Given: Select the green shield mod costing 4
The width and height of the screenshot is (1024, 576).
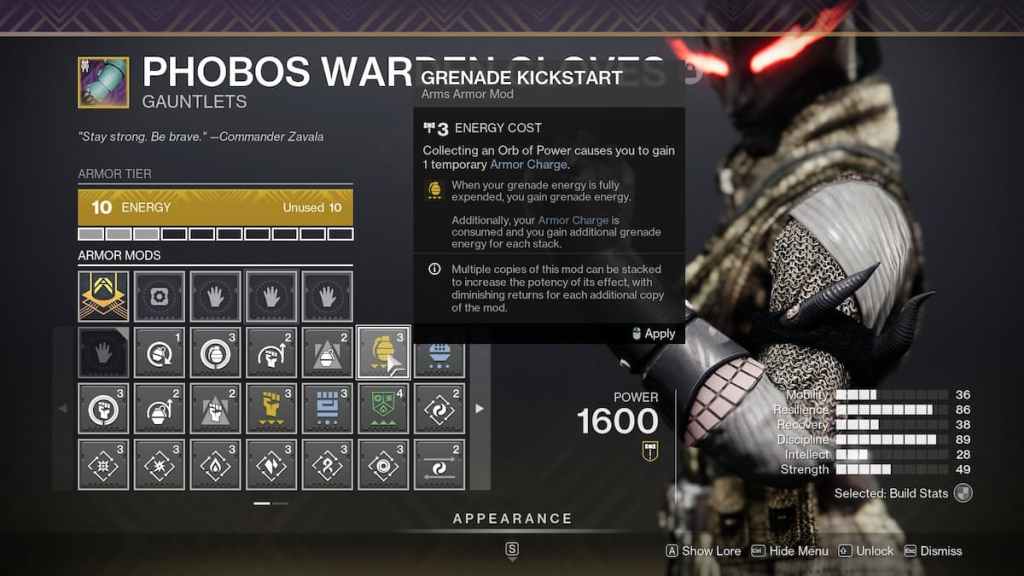Looking at the screenshot, I should tap(383, 408).
